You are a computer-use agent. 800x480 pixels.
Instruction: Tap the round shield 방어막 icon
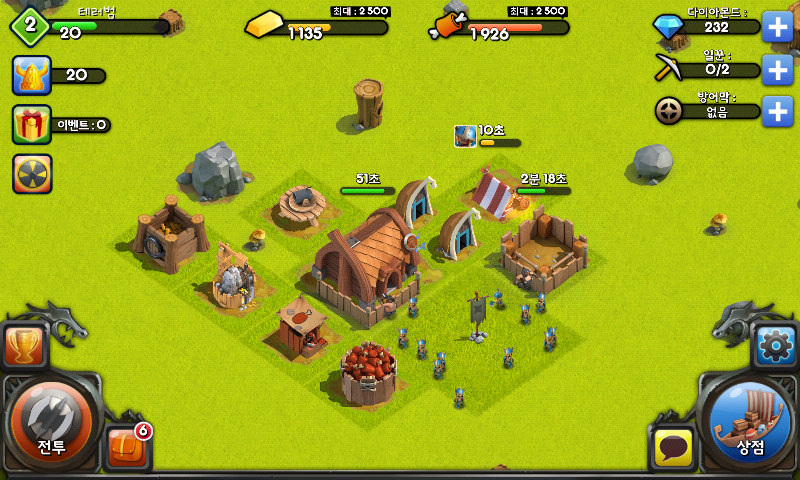[x=668, y=111]
